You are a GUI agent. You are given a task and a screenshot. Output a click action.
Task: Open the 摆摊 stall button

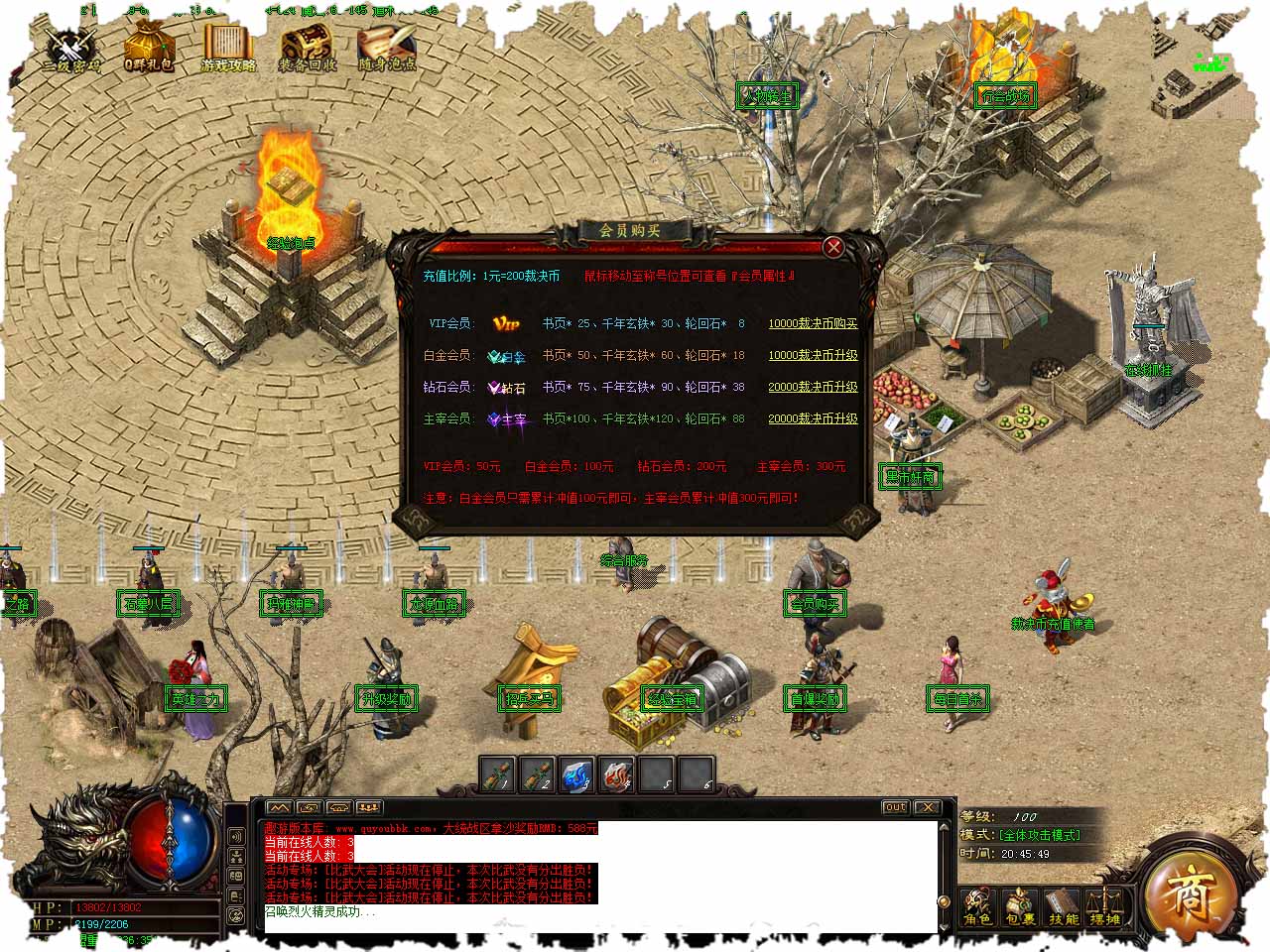coord(1104,906)
